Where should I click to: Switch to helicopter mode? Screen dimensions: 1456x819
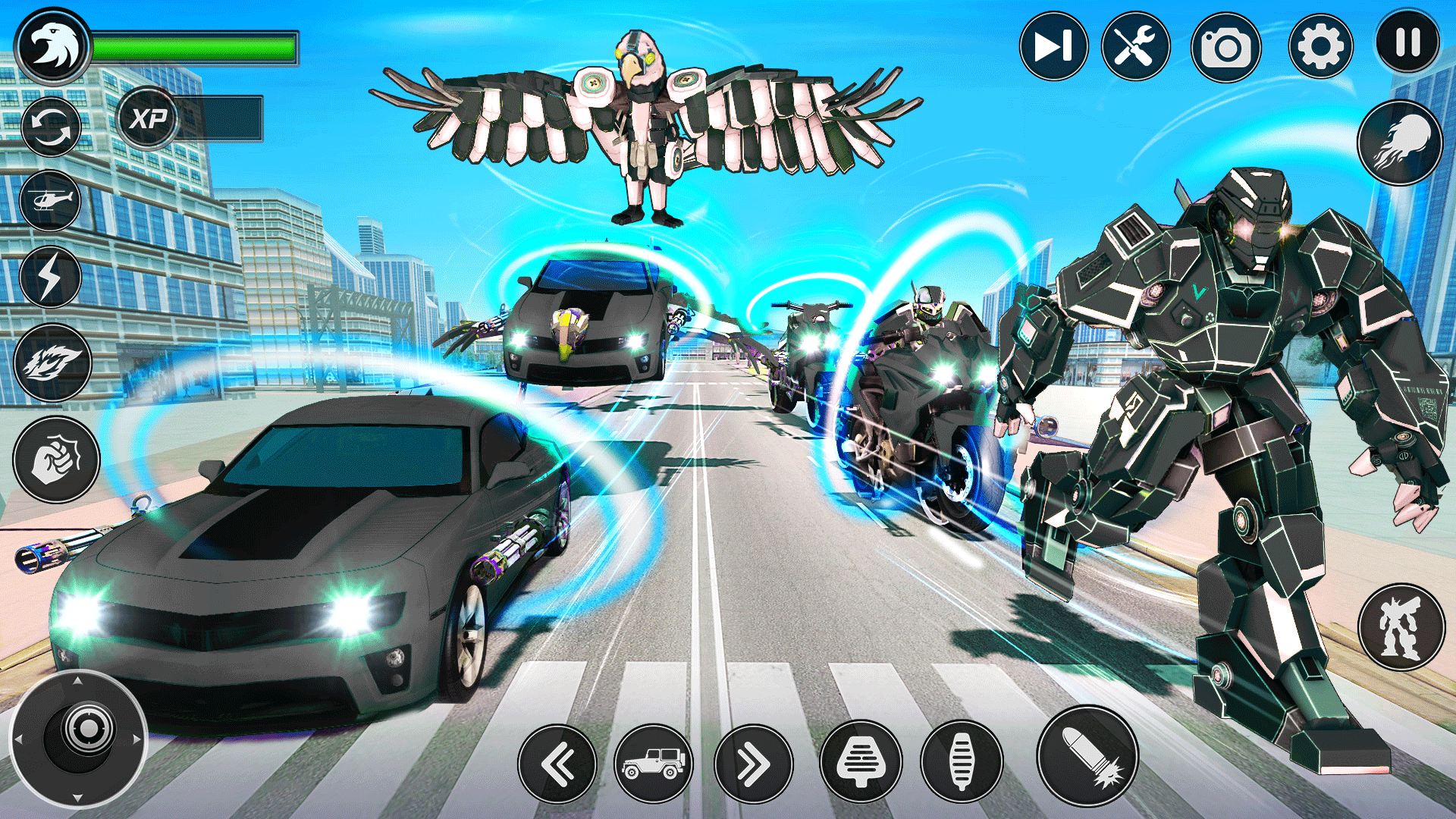click(x=50, y=201)
